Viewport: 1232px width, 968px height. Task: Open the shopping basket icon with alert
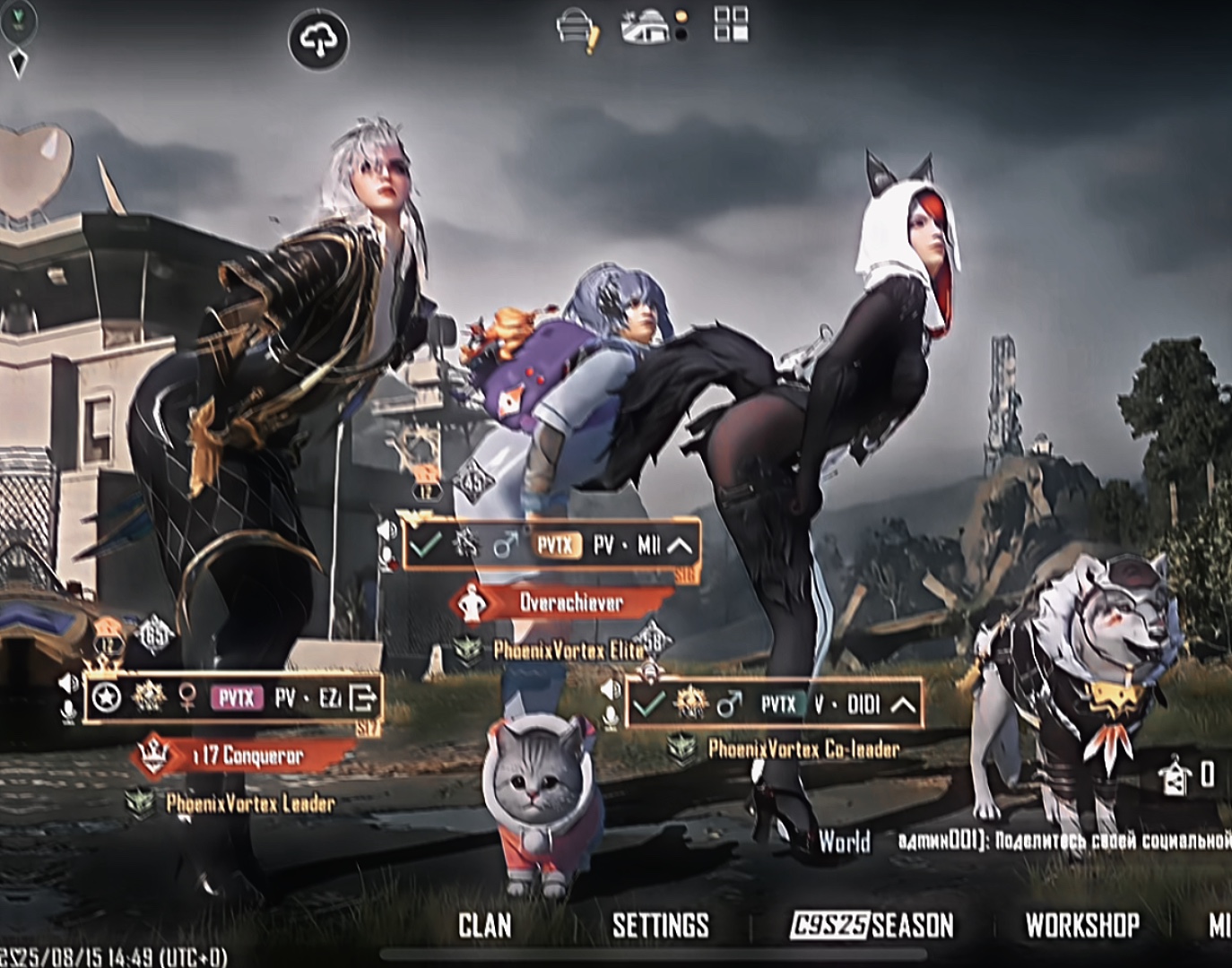(x=577, y=28)
